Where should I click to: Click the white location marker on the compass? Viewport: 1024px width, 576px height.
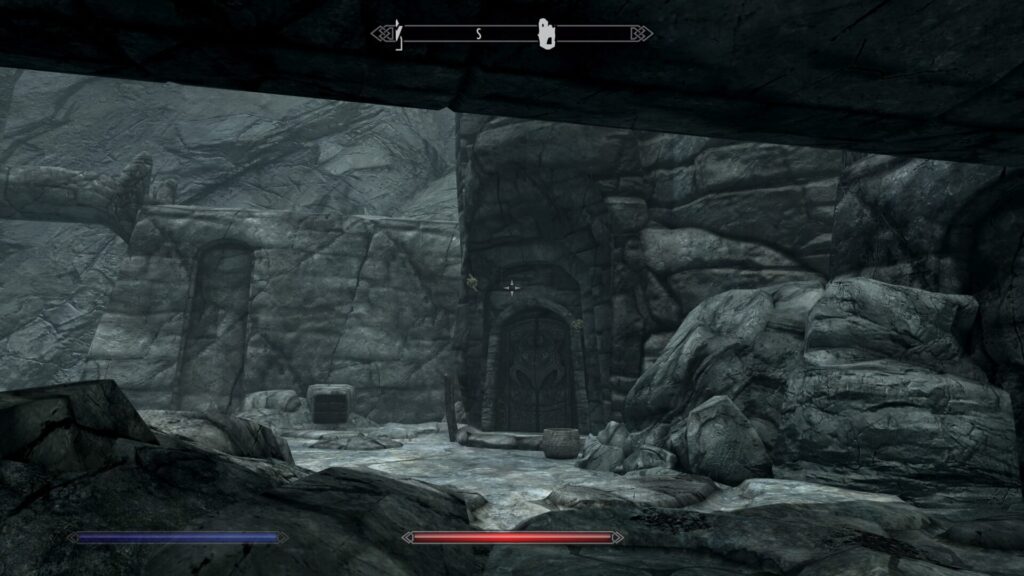546,33
